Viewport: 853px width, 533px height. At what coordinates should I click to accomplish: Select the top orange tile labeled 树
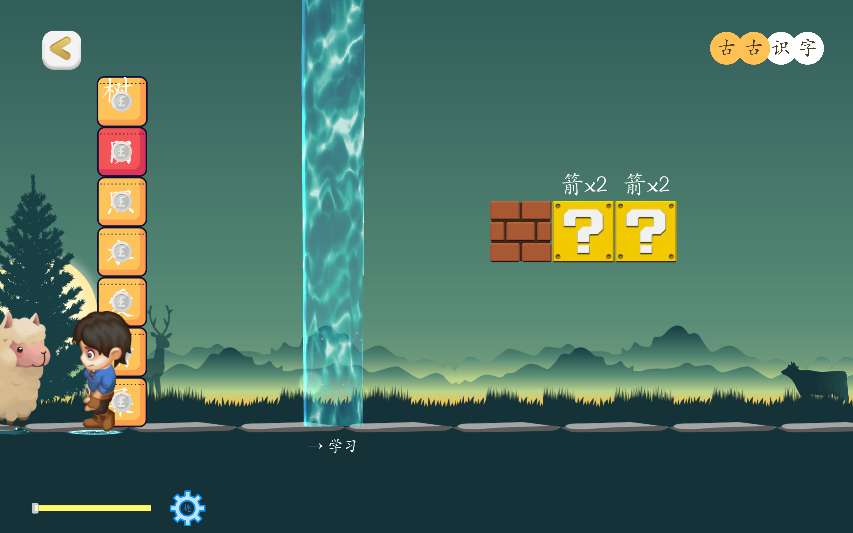point(122,101)
